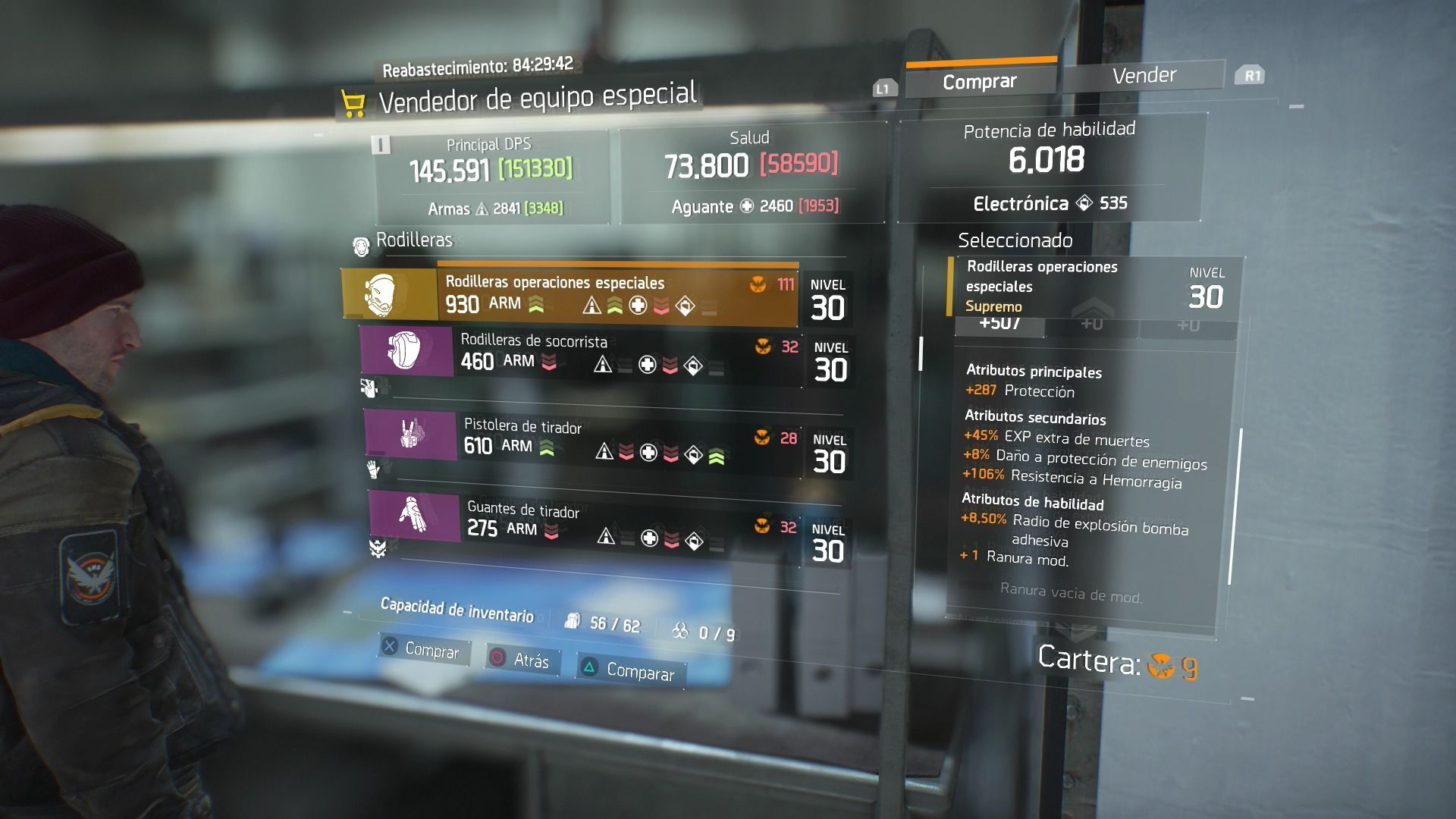This screenshot has height=819, width=1456.
Task: Activate the Comparar button
Action: click(631, 671)
